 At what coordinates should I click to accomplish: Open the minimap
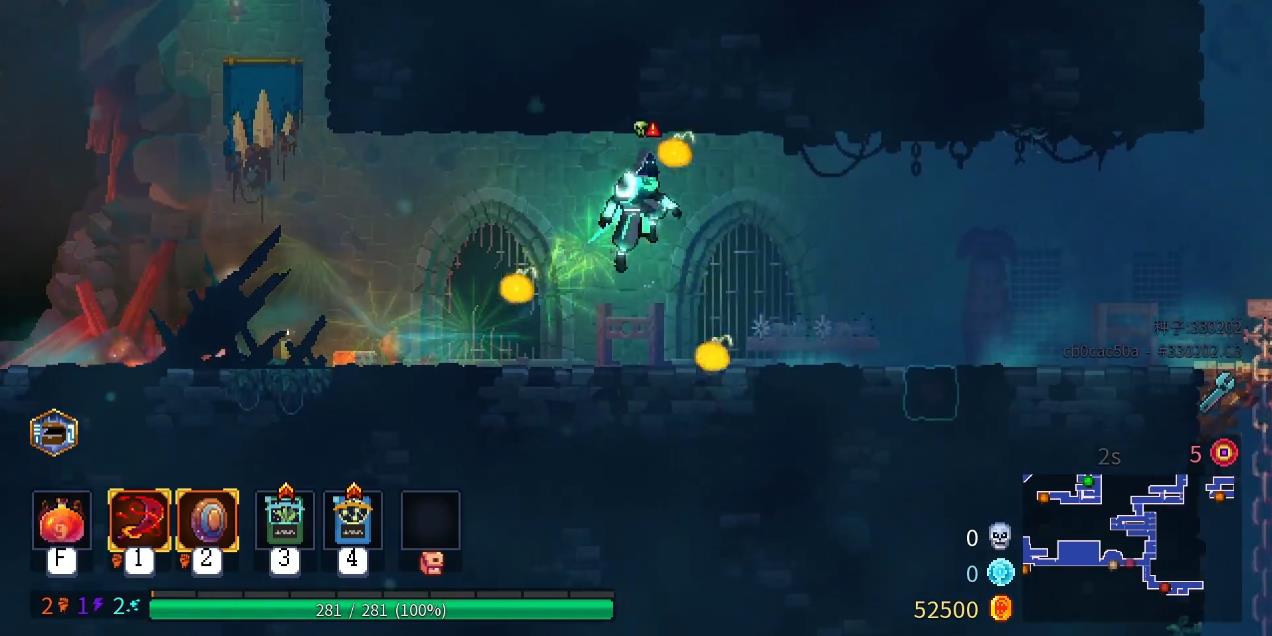coord(1112,546)
